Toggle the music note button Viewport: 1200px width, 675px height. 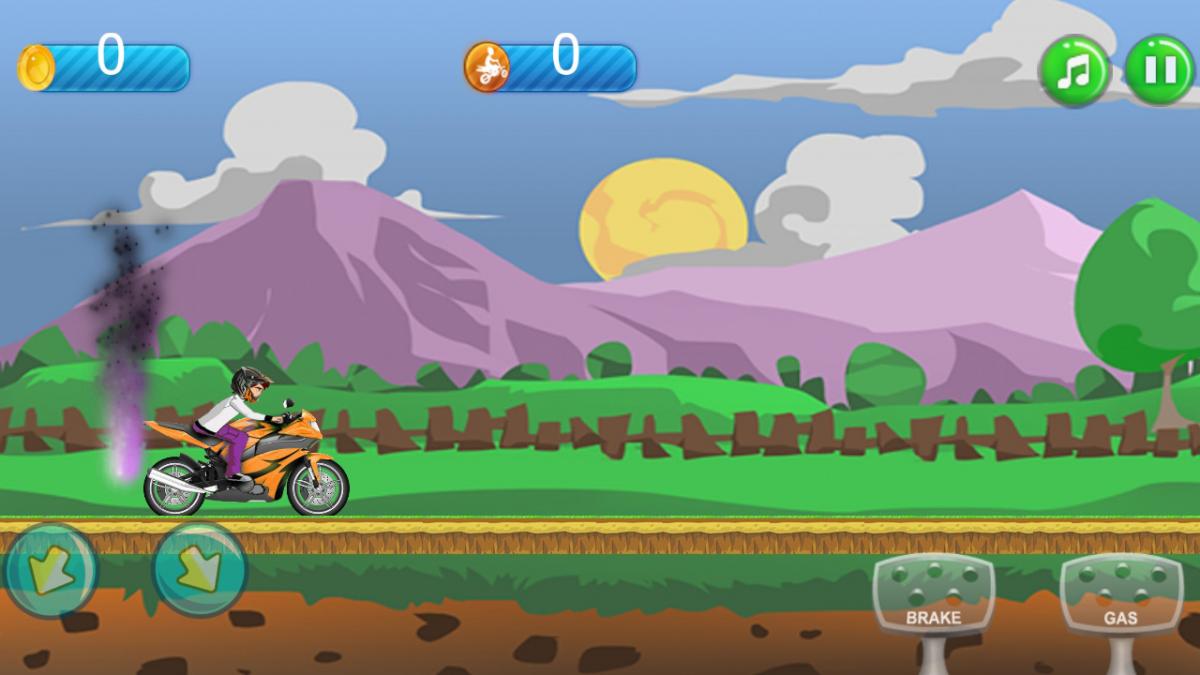pos(1075,71)
